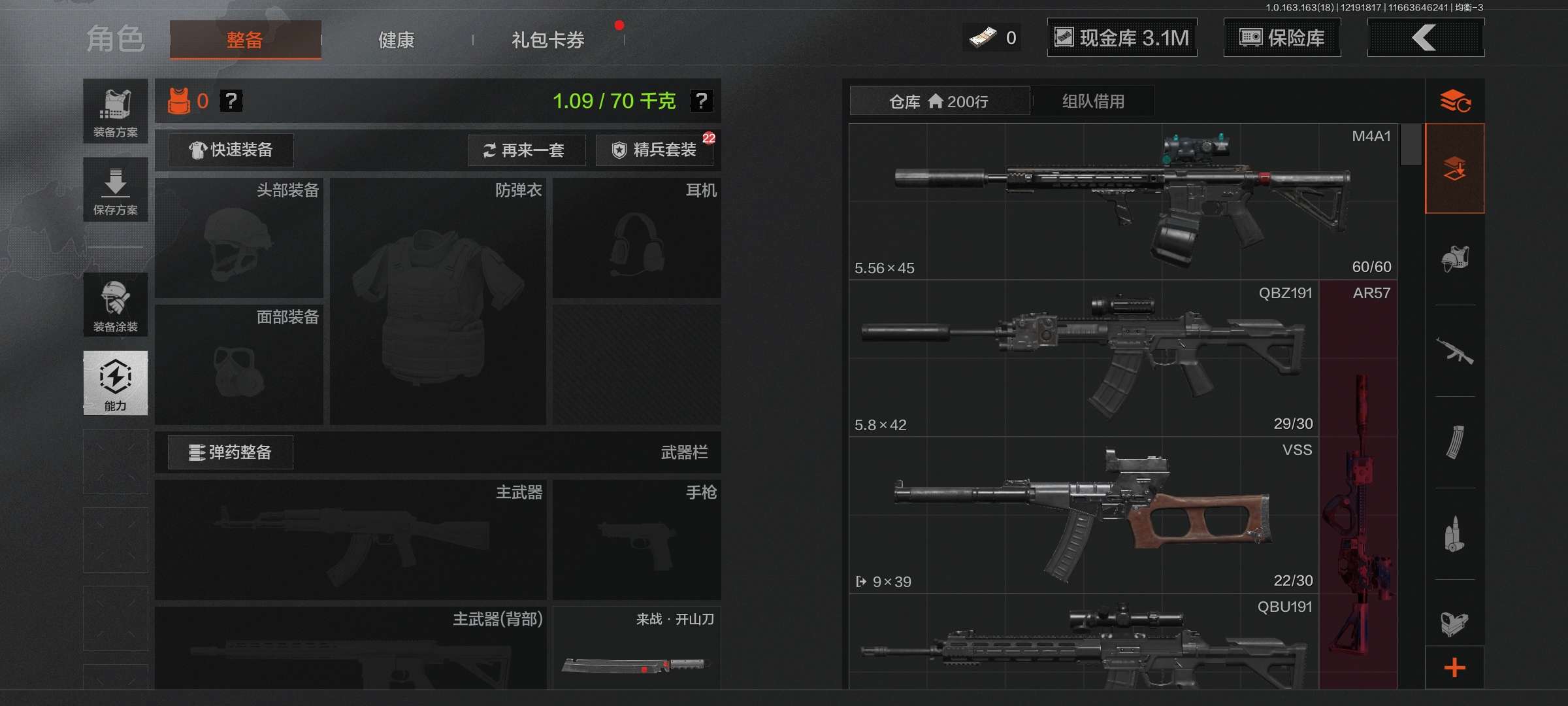The width and height of the screenshot is (1568, 706).
Task: Select the 能力 ability hexagon icon
Action: coord(115,382)
